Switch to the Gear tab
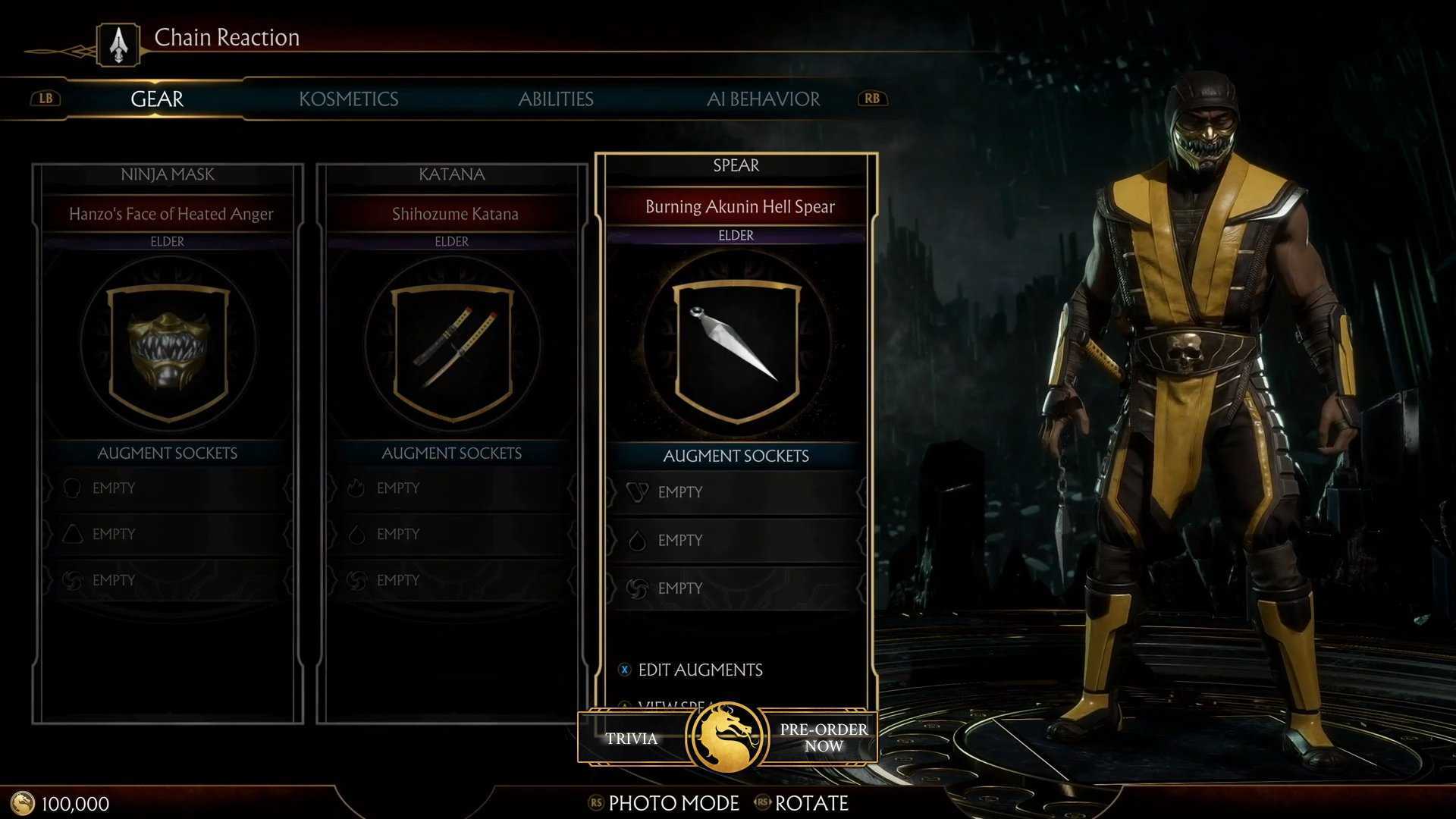This screenshot has height=819, width=1456. 157,99
